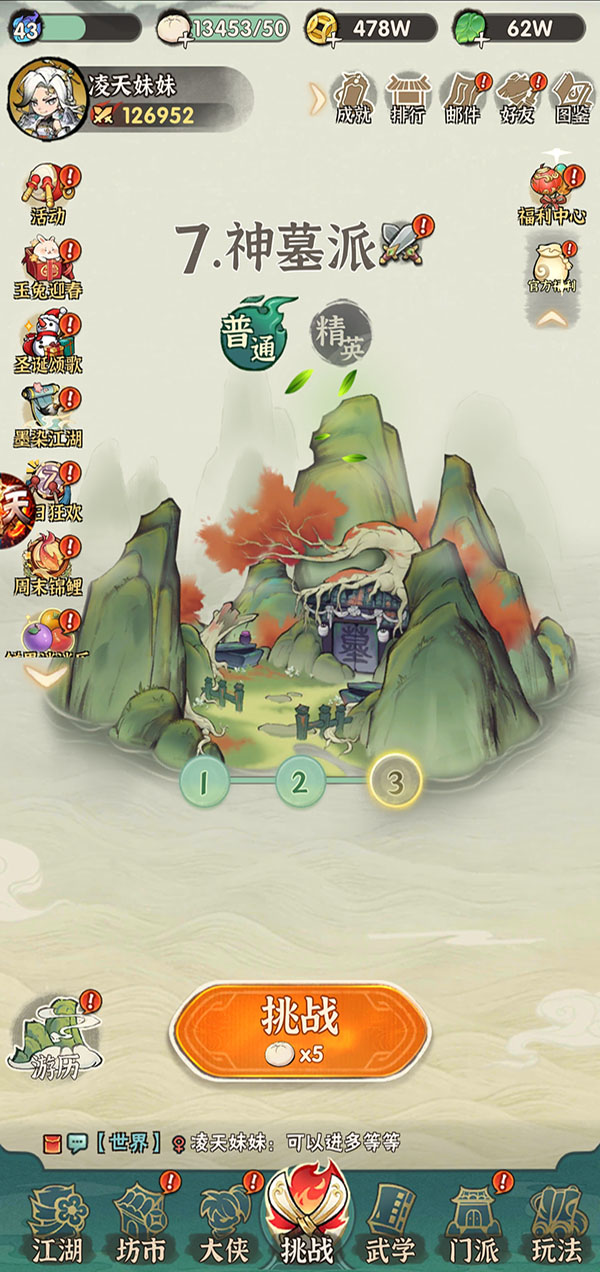View the 排行 rankings

point(407,96)
